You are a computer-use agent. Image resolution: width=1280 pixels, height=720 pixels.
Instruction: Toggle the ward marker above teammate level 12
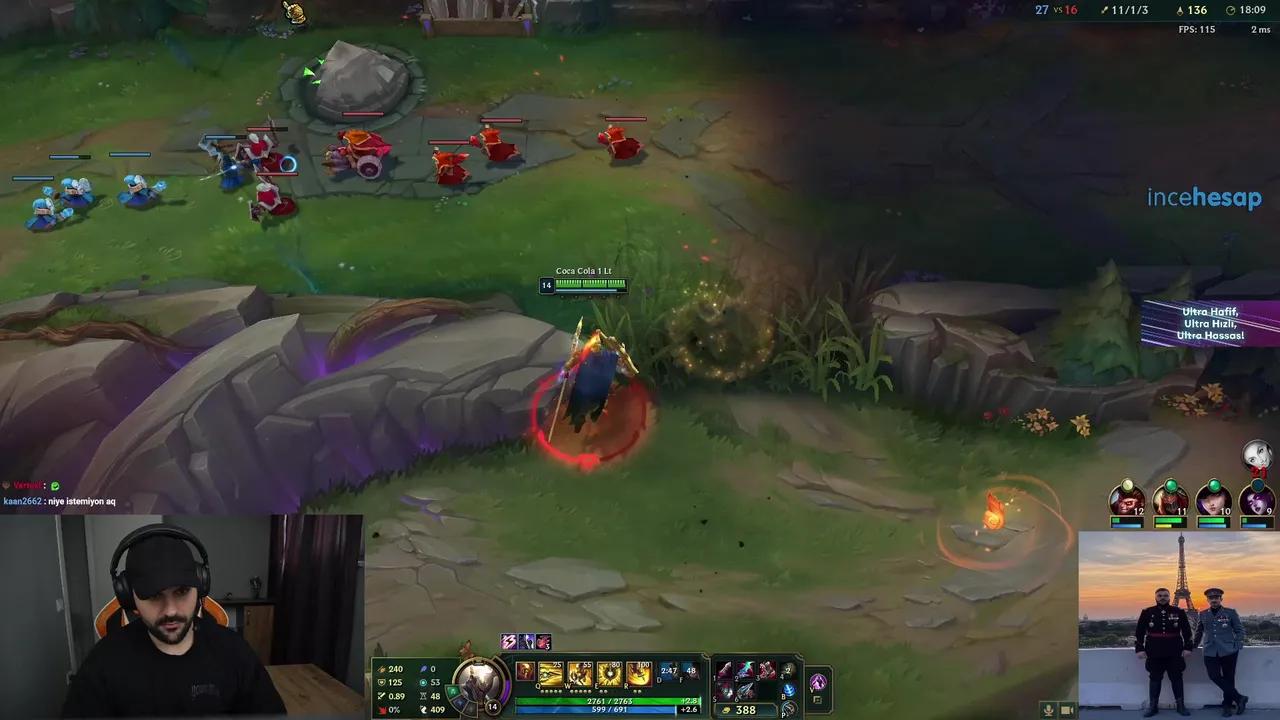point(1127,485)
